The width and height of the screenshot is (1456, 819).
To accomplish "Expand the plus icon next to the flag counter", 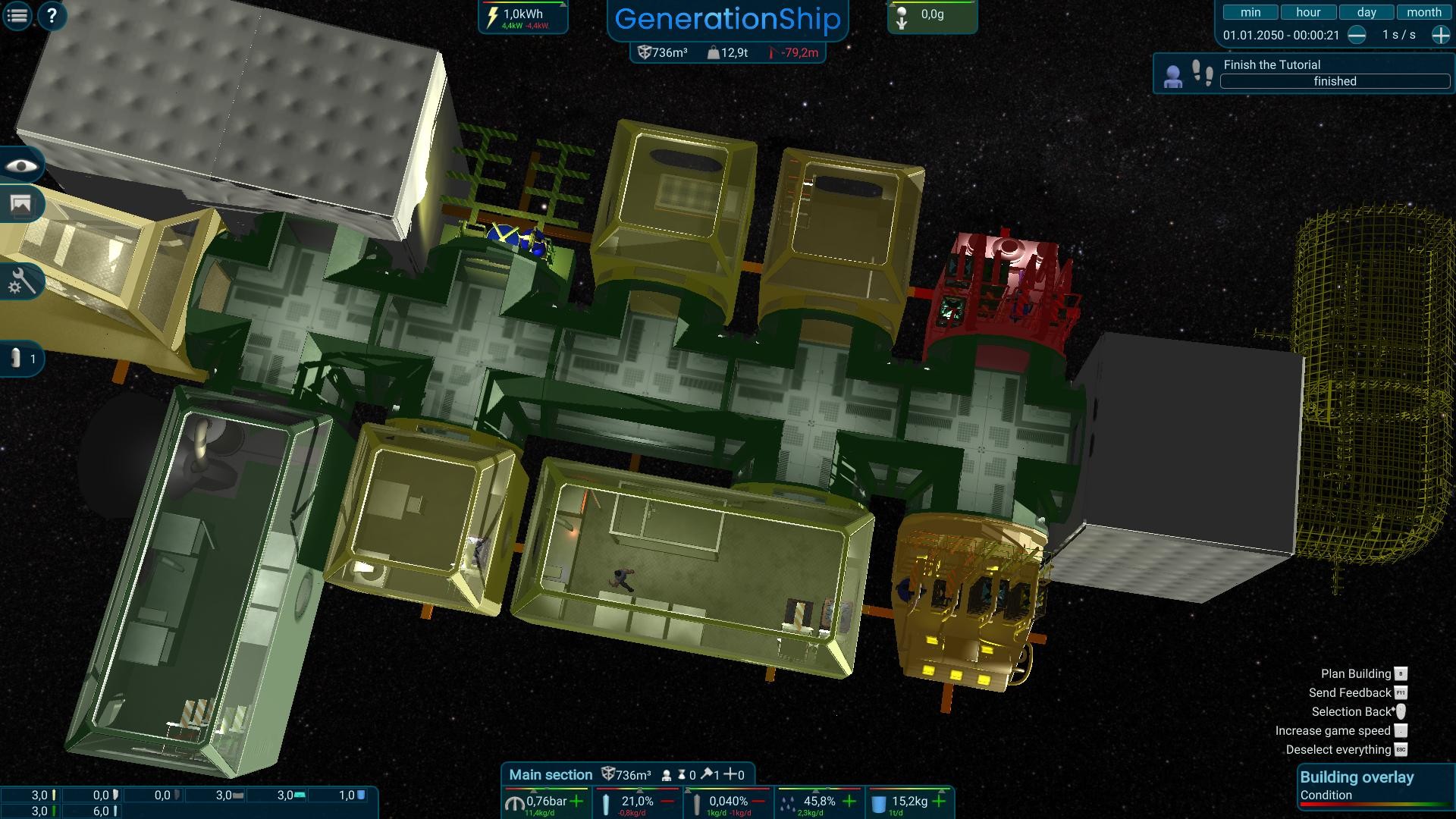I will (x=730, y=774).
